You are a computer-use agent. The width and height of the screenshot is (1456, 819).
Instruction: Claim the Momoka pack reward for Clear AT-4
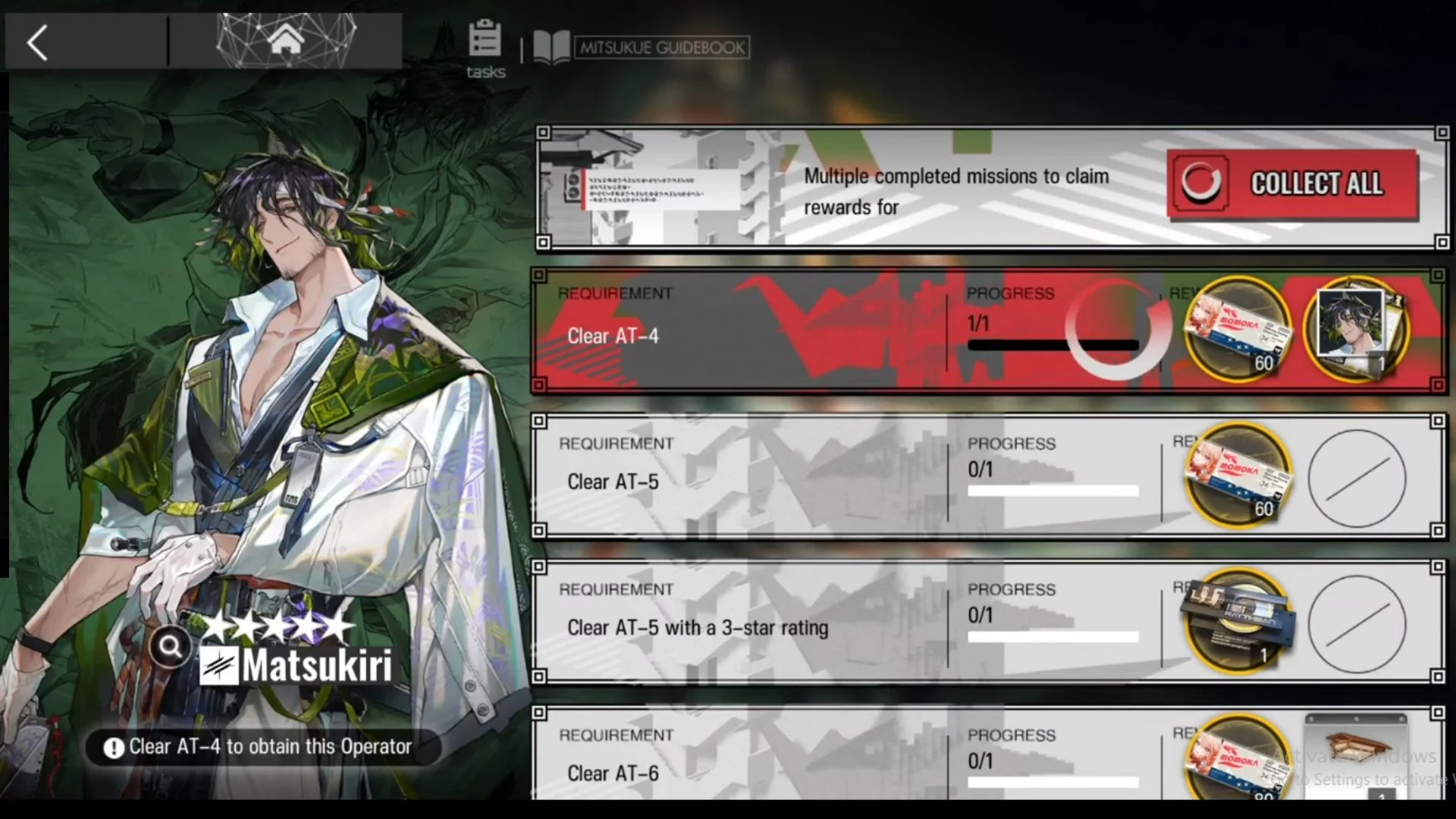point(1238,329)
